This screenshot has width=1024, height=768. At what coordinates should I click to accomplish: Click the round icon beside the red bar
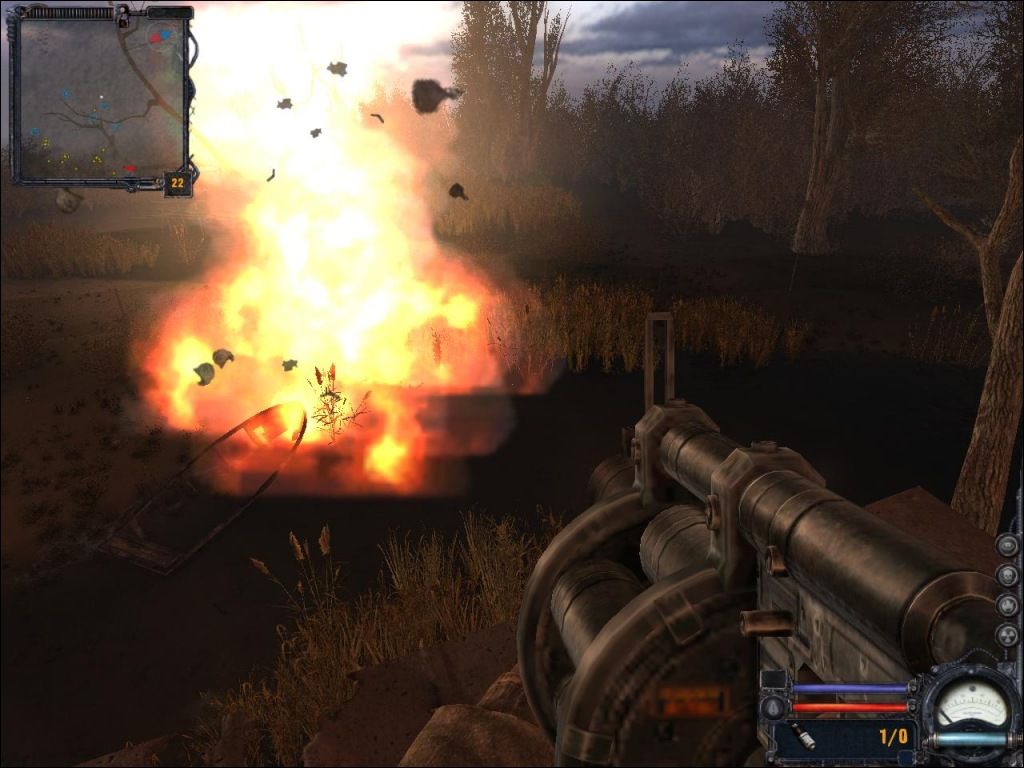pos(772,708)
